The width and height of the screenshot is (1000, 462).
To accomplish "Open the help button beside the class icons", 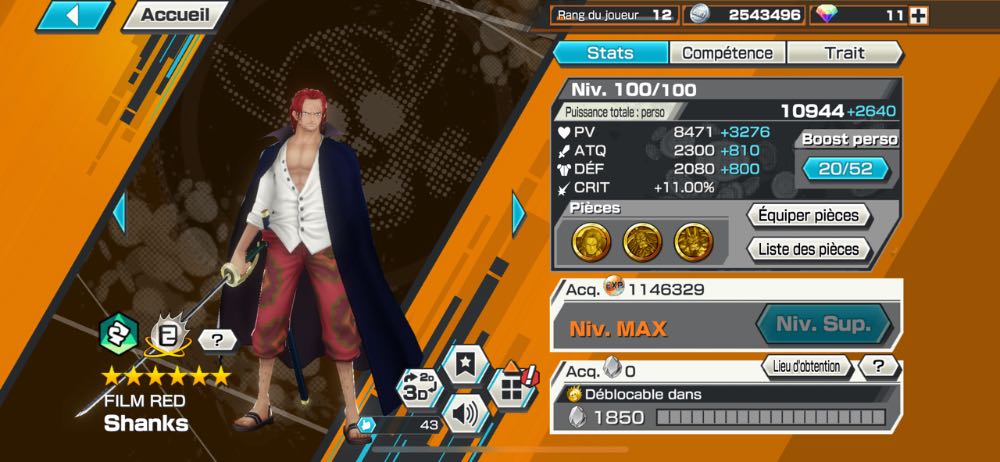I will point(217,340).
